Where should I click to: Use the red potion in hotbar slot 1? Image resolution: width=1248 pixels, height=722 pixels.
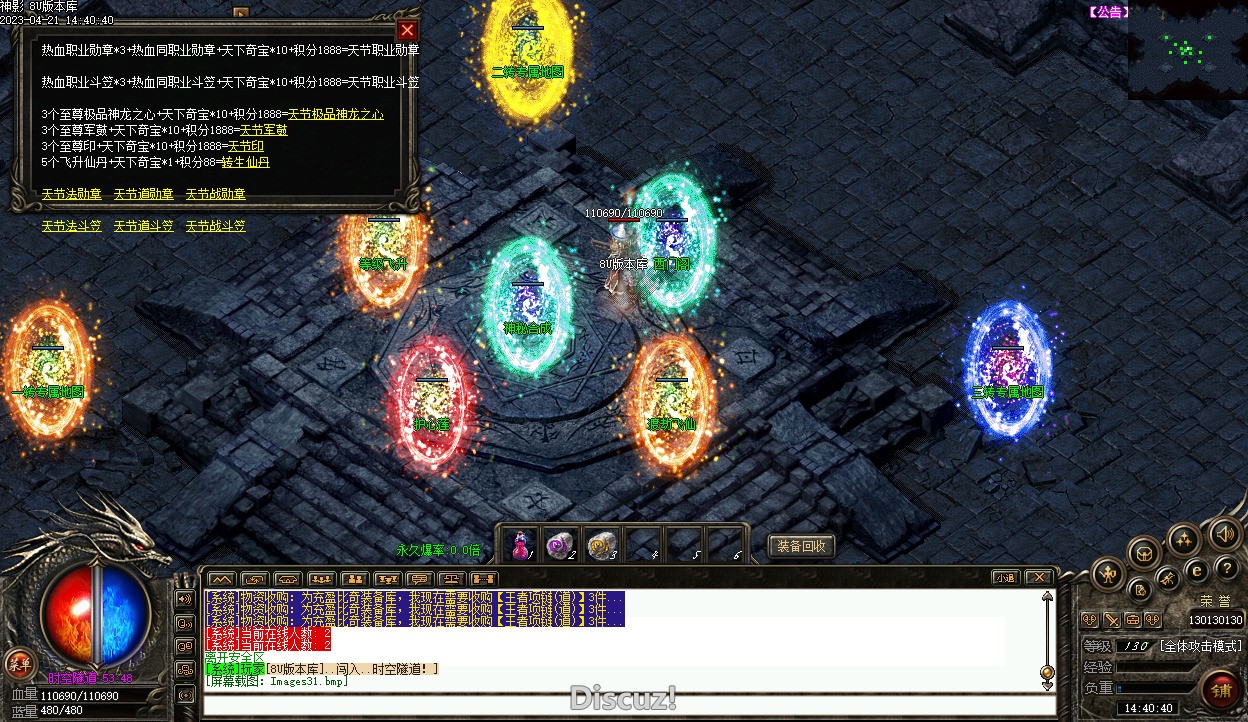point(520,544)
